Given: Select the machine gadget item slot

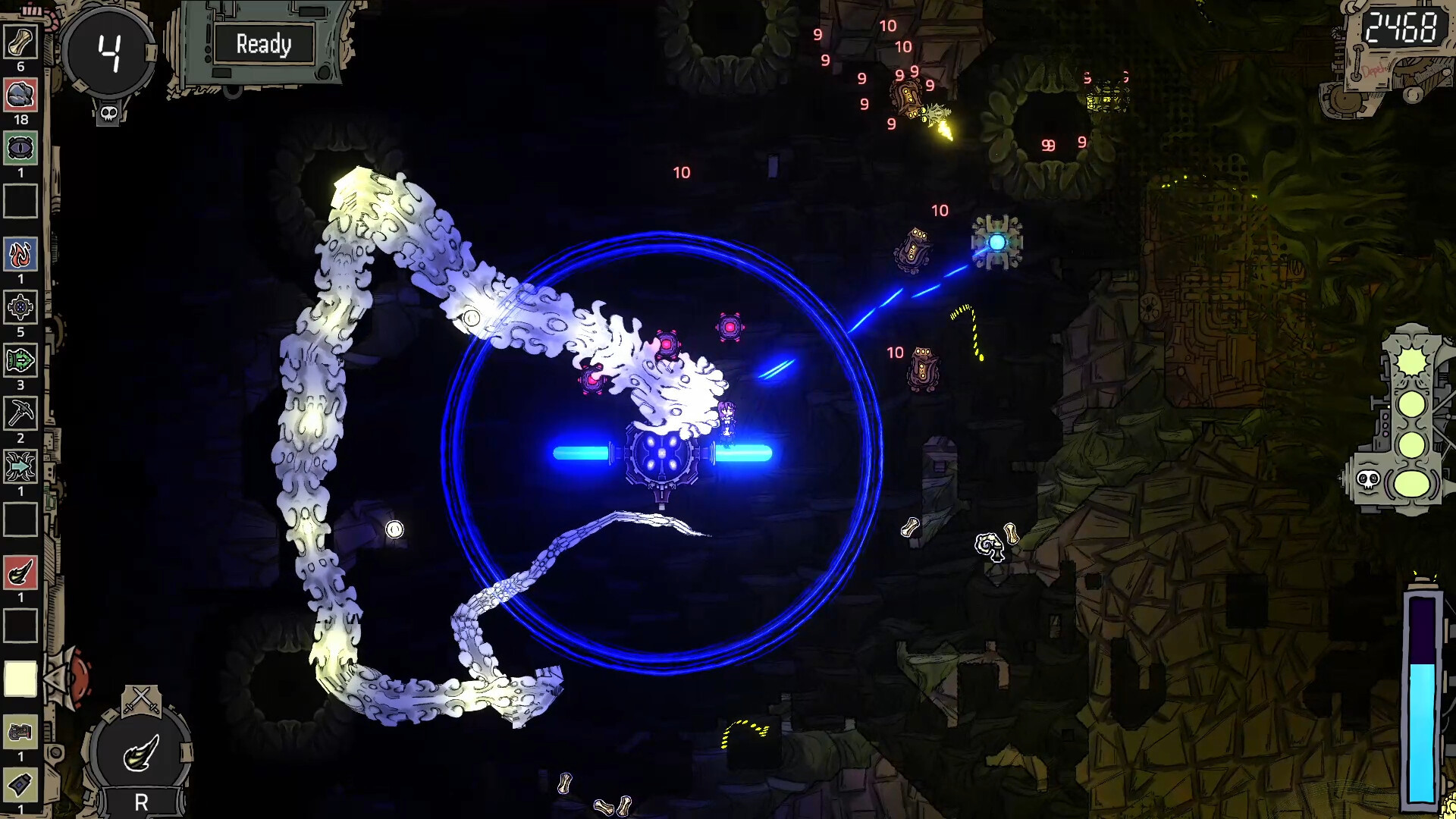Looking at the screenshot, I should (20, 733).
